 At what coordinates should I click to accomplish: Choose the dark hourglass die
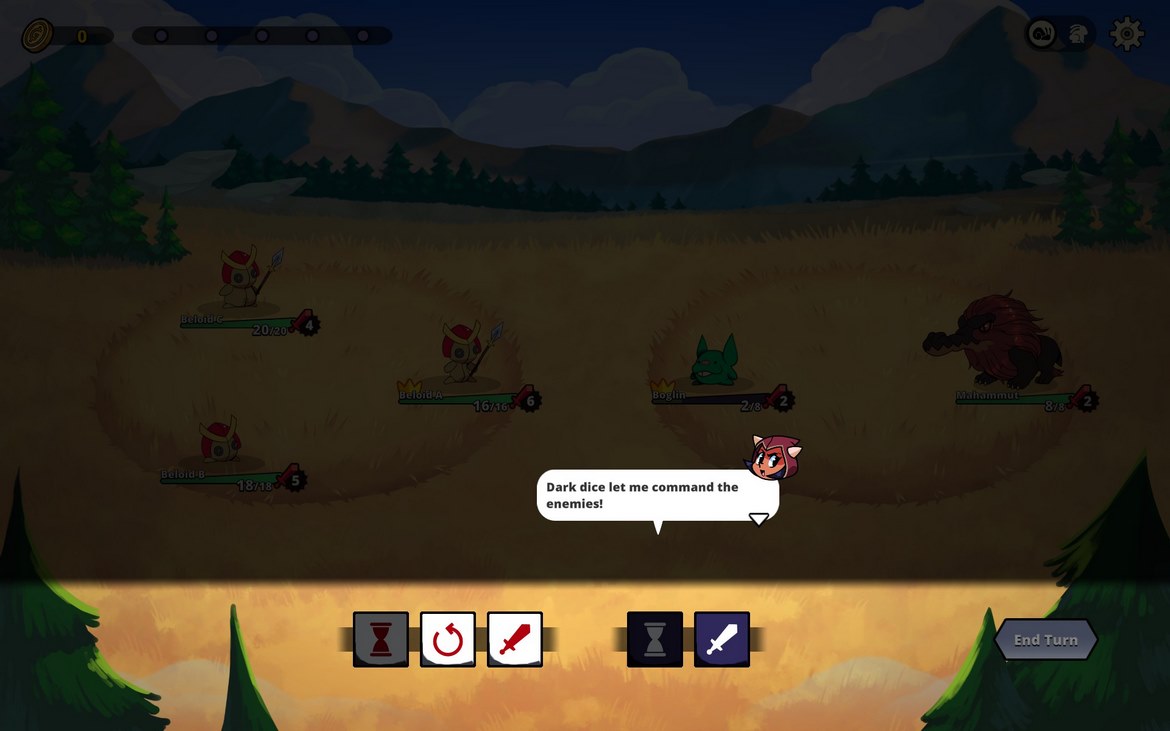point(655,640)
